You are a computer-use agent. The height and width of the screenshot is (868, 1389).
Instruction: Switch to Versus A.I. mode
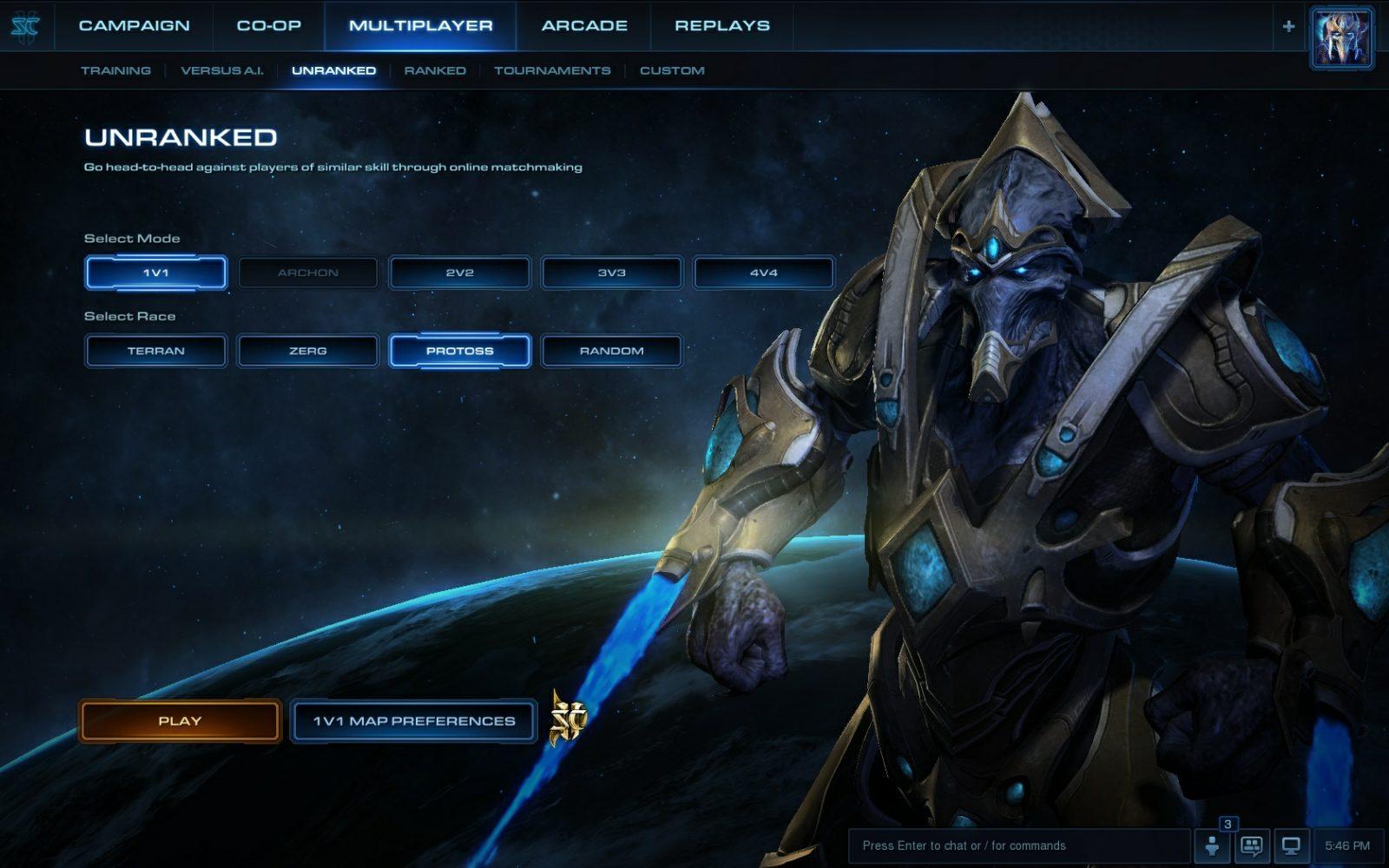pyautogui.click(x=221, y=70)
